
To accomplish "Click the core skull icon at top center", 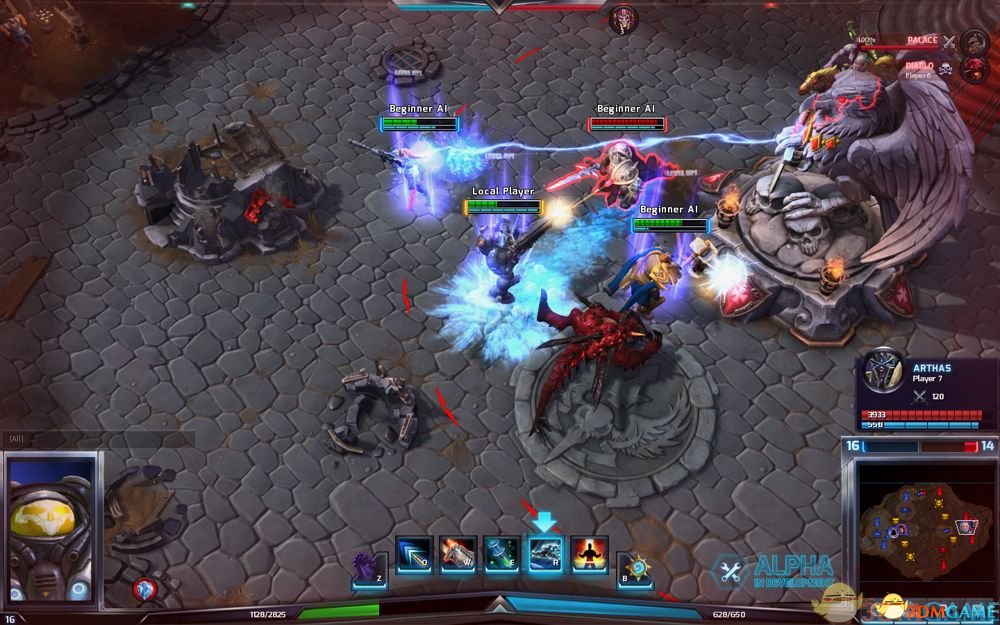I will (623, 19).
